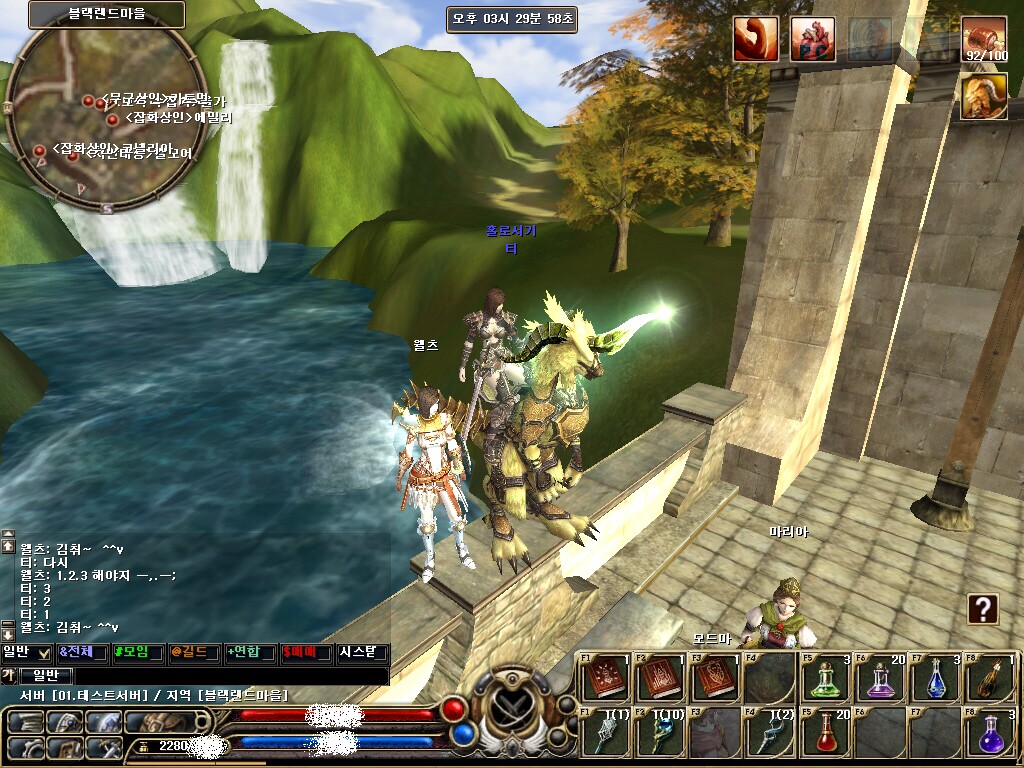Image resolution: width=1024 pixels, height=768 pixels.
Task: Select the flexed arm strength buff icon
Action: click(755, 40)
